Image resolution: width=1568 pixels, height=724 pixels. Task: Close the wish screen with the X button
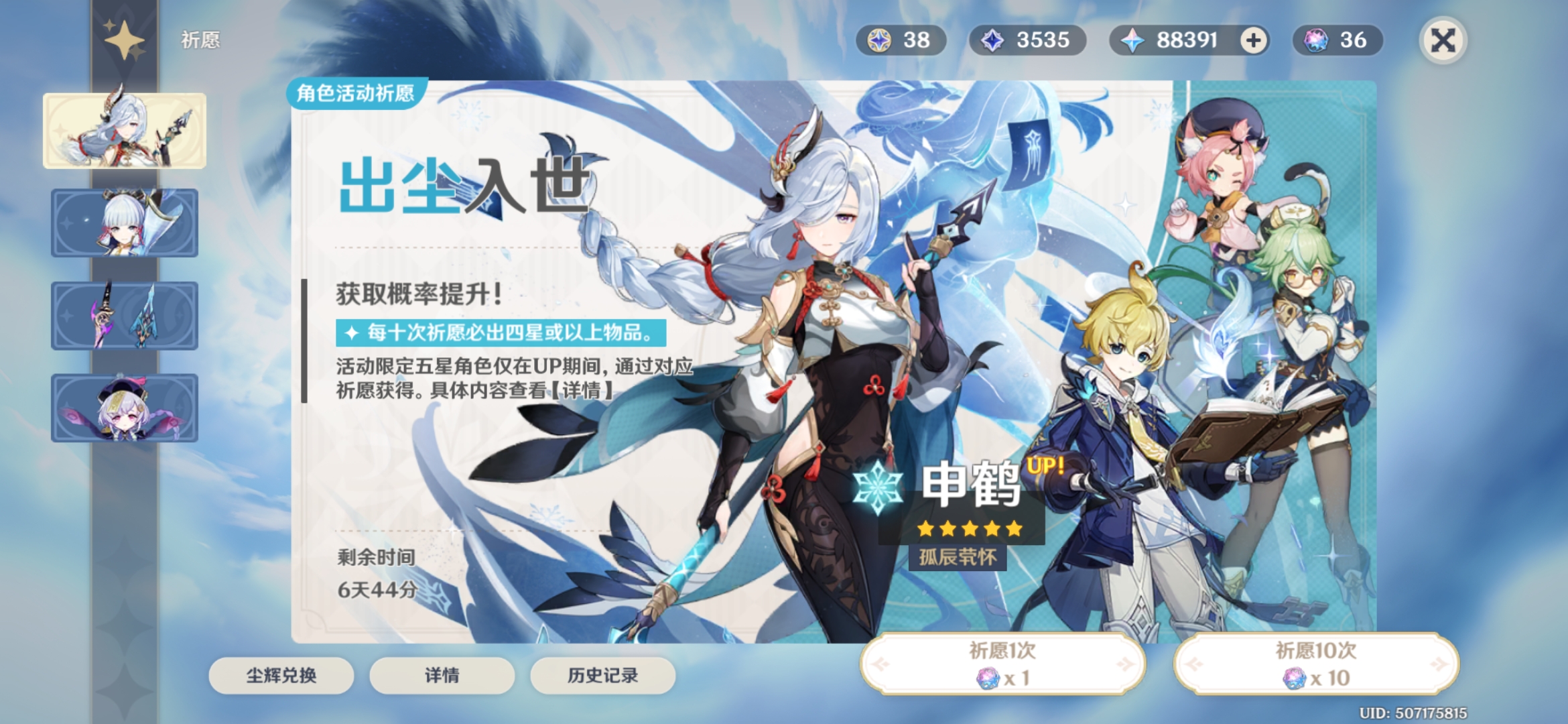(x=1443, y=40)
